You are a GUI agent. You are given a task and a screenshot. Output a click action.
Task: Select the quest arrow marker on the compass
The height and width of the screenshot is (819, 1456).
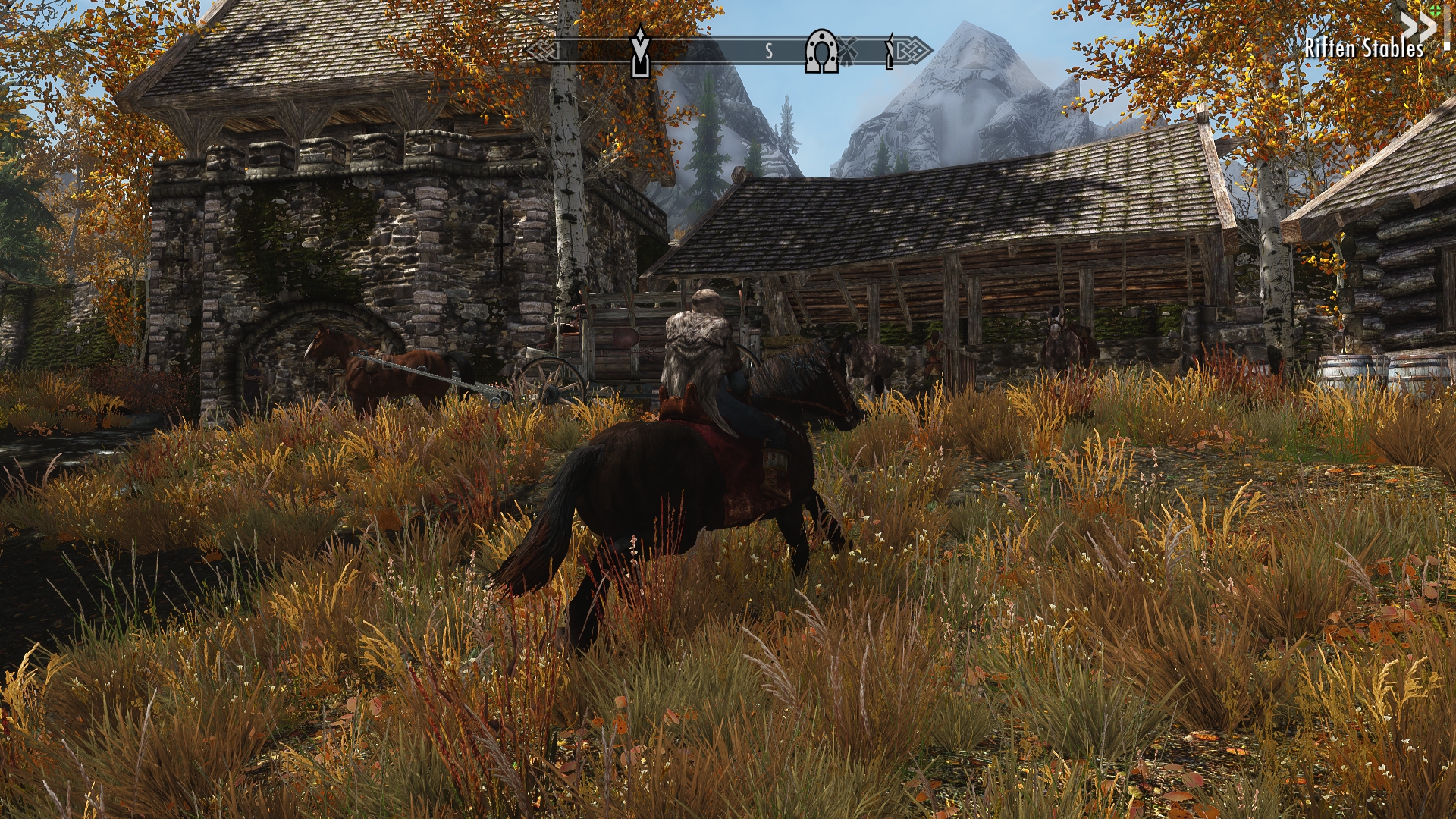[x=641, y=51]
